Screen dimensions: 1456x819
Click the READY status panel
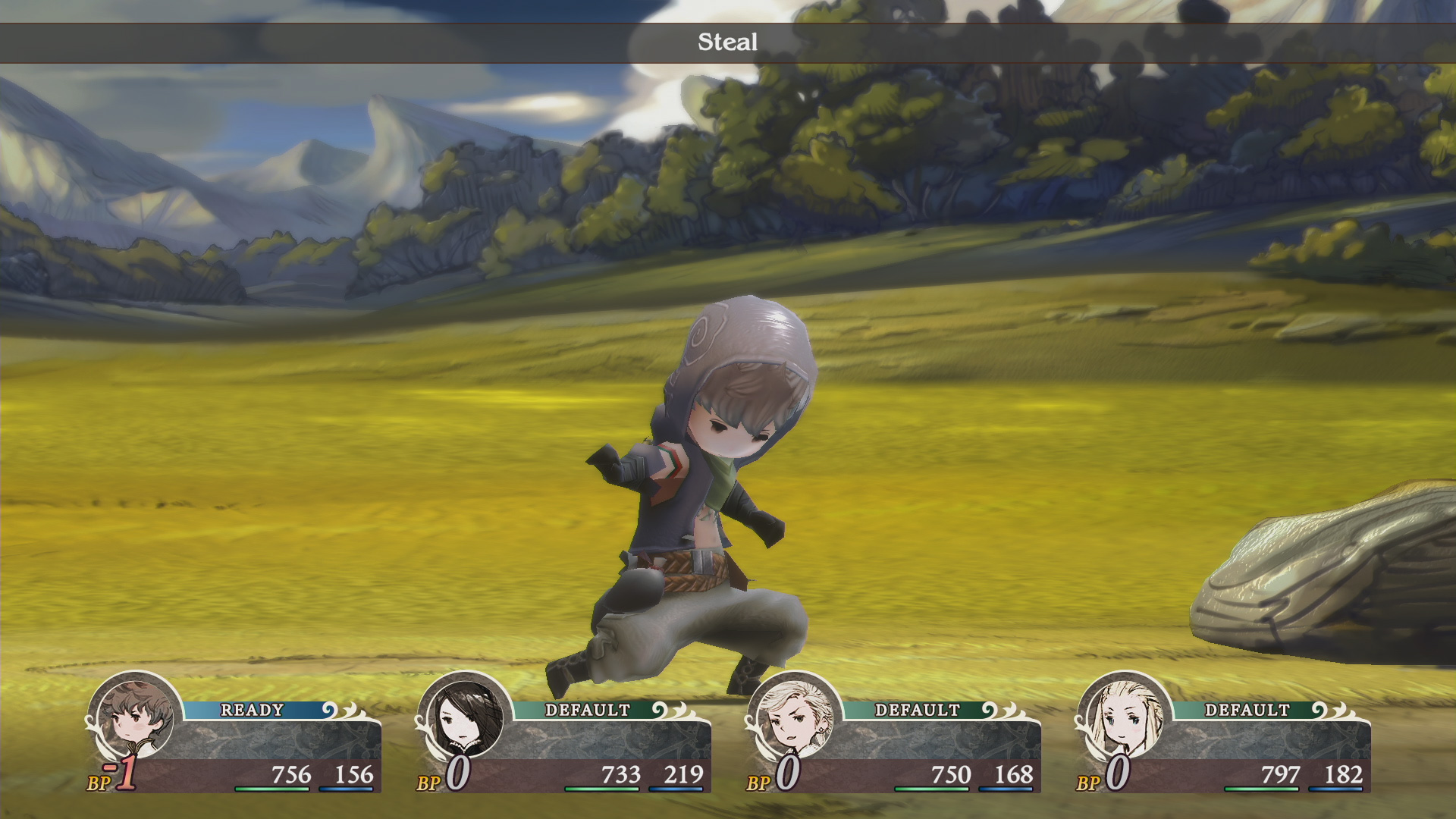click(x=253, y=711)
